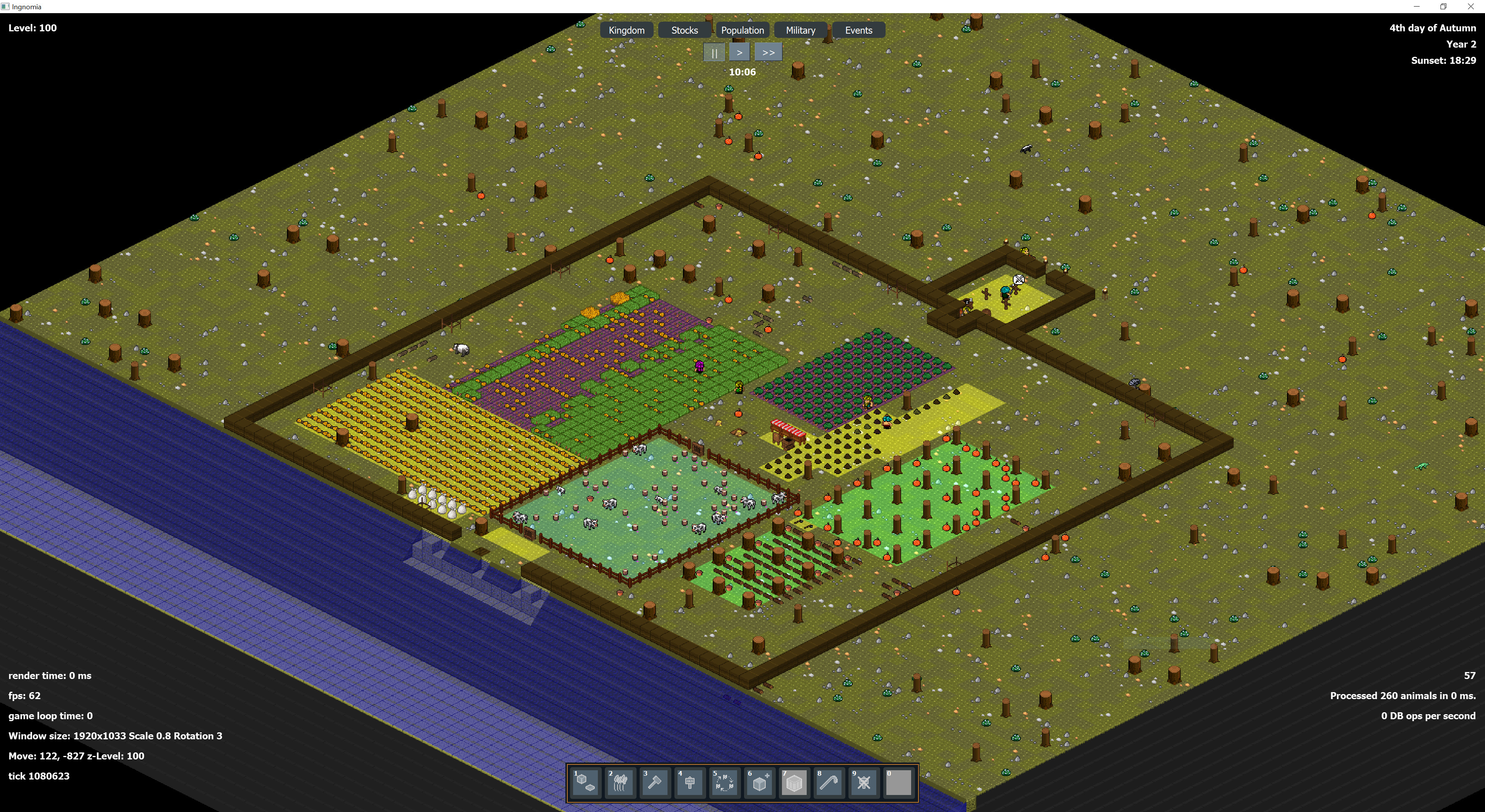1485x812 pixels.
Task: Fast-forward the game time
Action: coord(768,52)
